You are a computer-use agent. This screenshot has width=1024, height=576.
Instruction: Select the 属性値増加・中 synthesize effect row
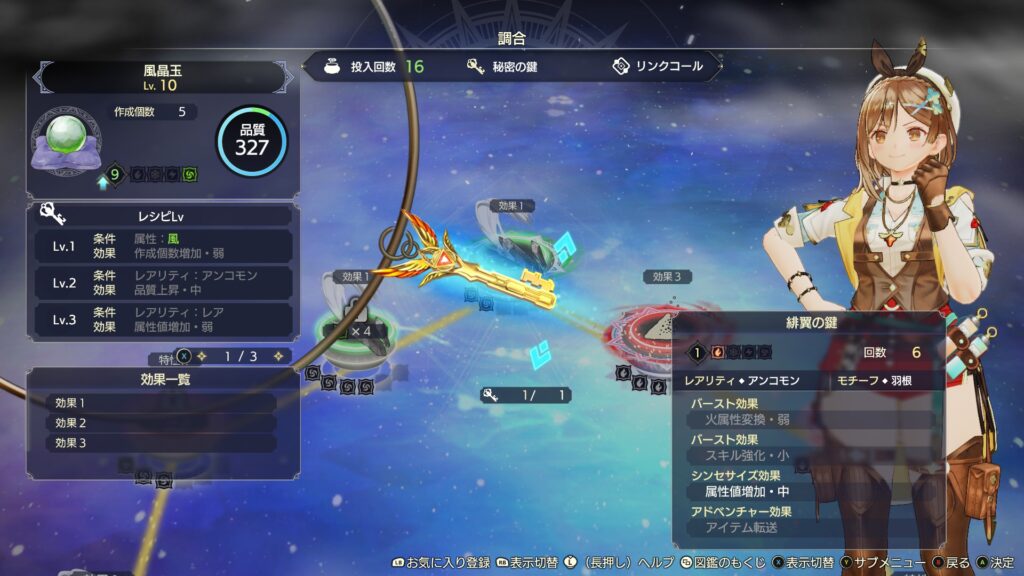[x=810, y=491]
